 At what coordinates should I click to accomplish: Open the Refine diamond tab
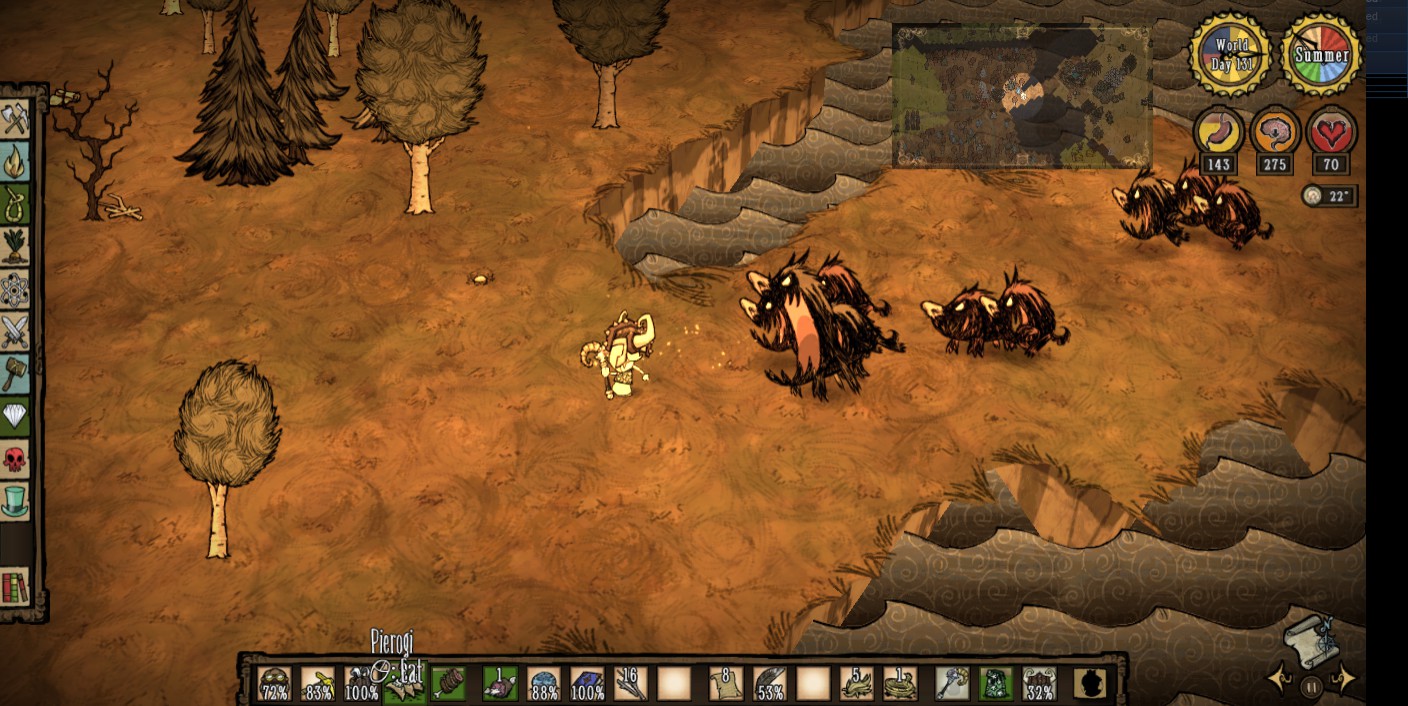pos(15,415)
